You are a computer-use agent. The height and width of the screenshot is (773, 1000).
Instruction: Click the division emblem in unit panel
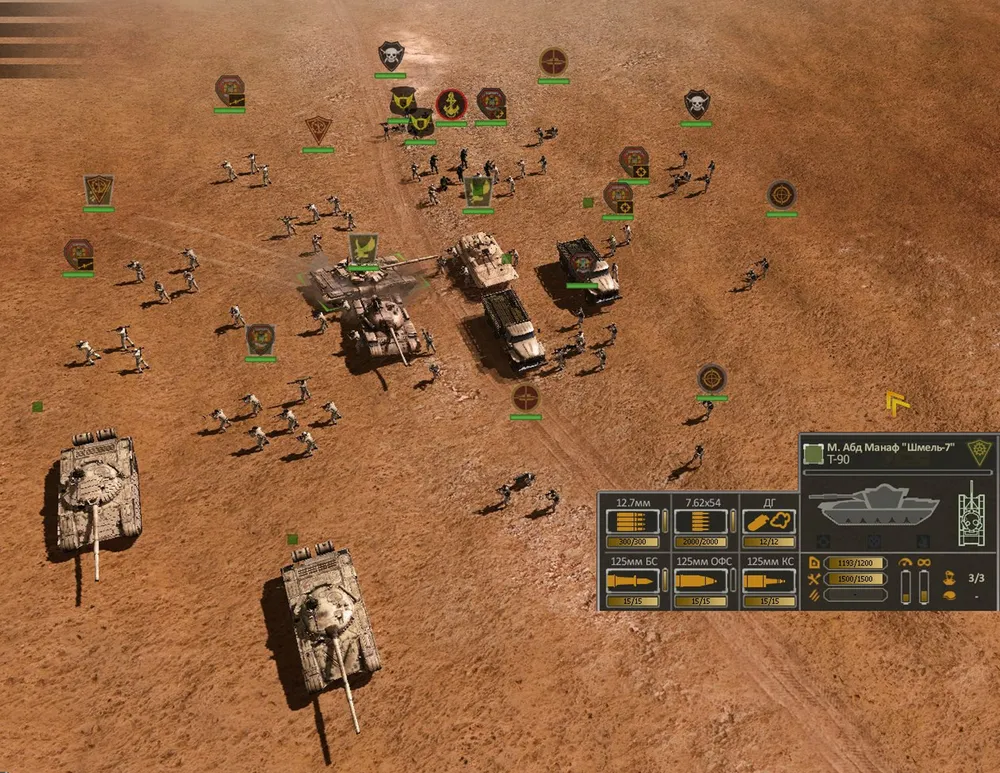click(977, 452)
